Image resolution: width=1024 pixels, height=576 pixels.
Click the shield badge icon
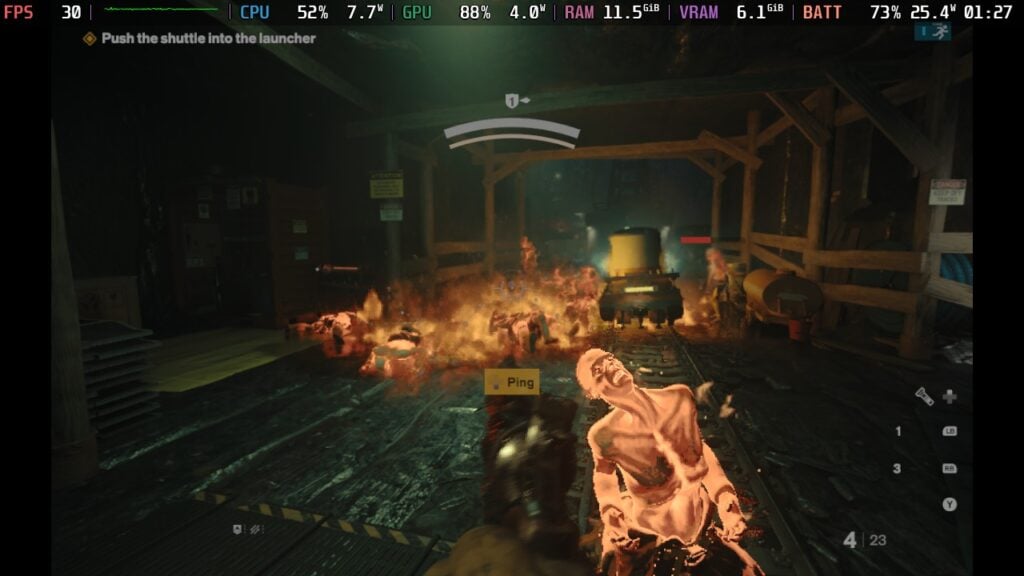coord(238,529)
